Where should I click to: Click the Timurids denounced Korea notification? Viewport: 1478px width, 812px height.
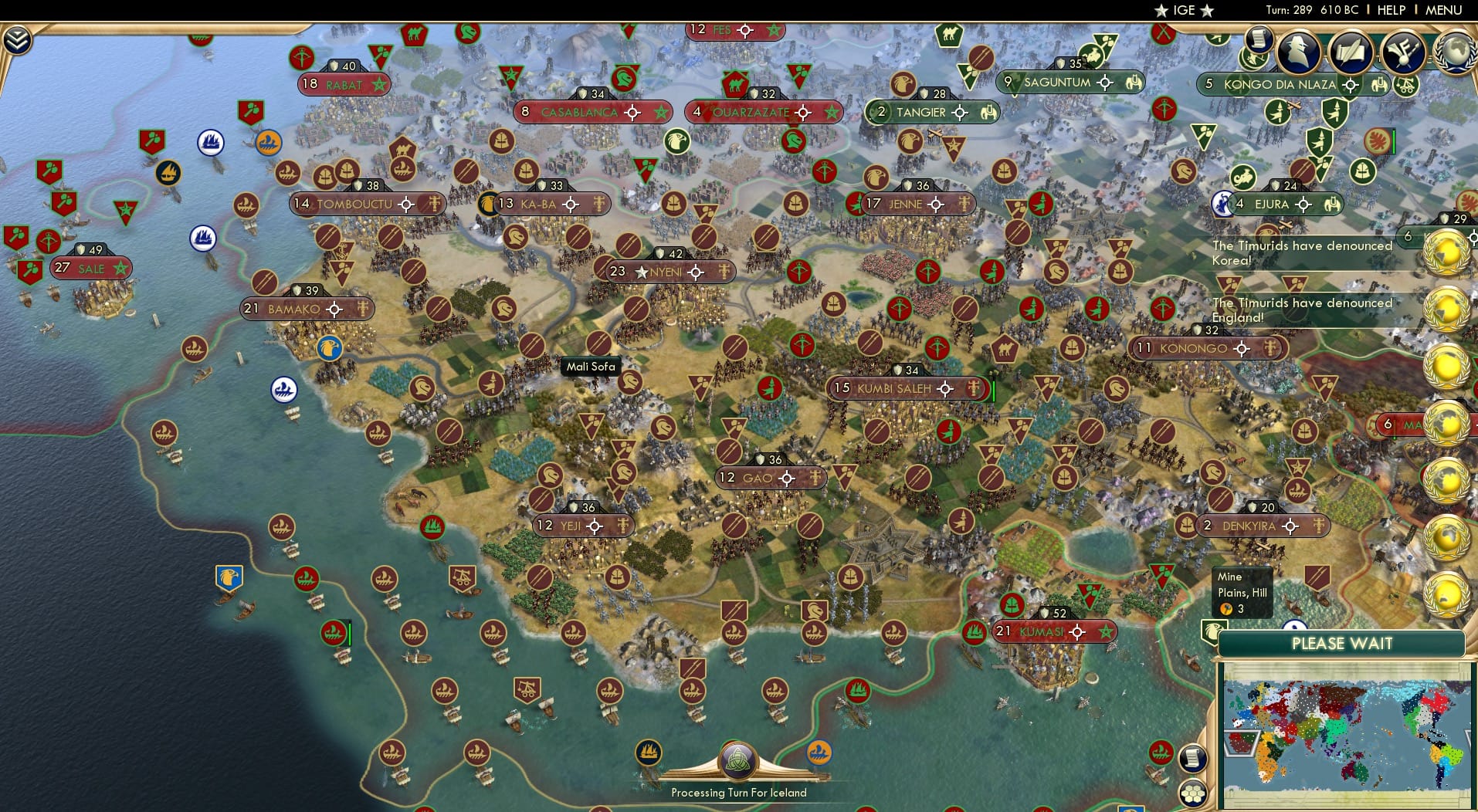coord(1302,252)
